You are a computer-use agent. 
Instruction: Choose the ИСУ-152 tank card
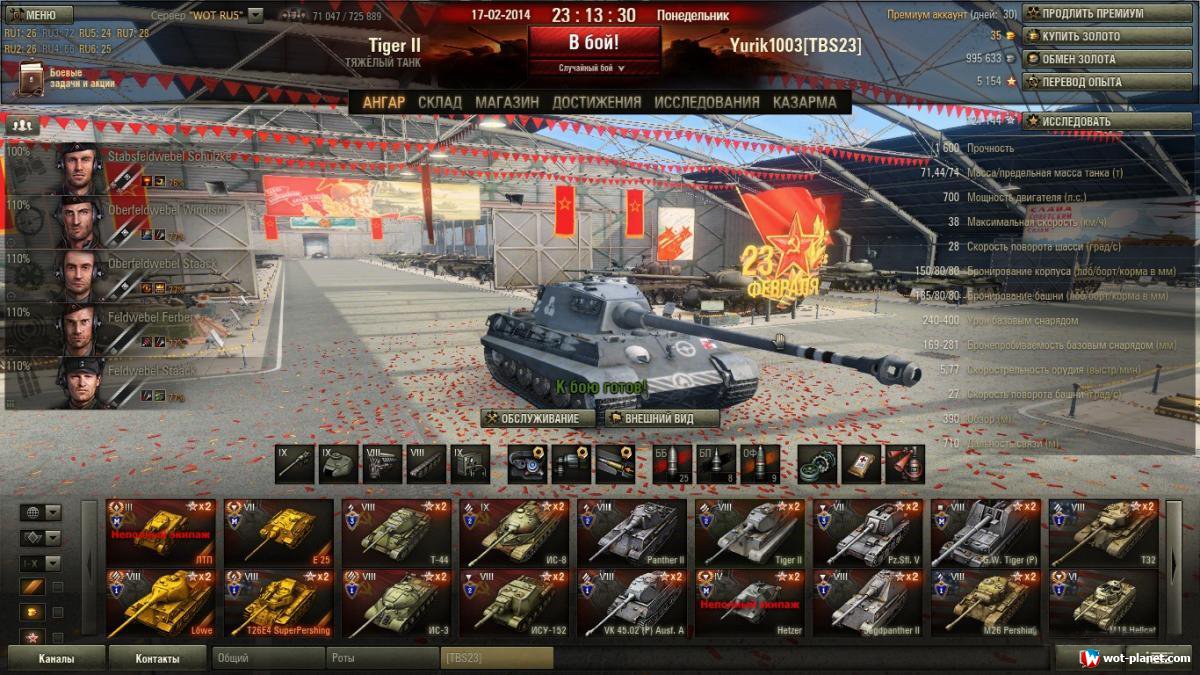click(x=518, y=603)
